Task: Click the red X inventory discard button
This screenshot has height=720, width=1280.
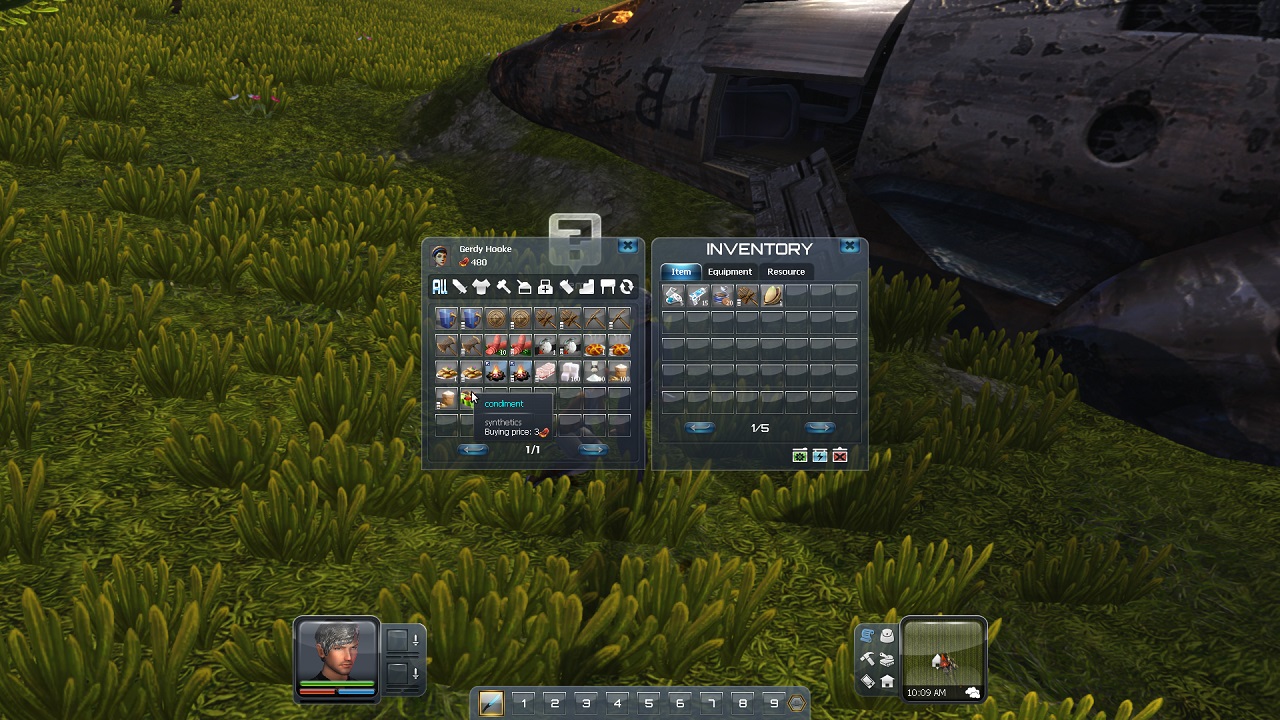Action: (840, 456)
